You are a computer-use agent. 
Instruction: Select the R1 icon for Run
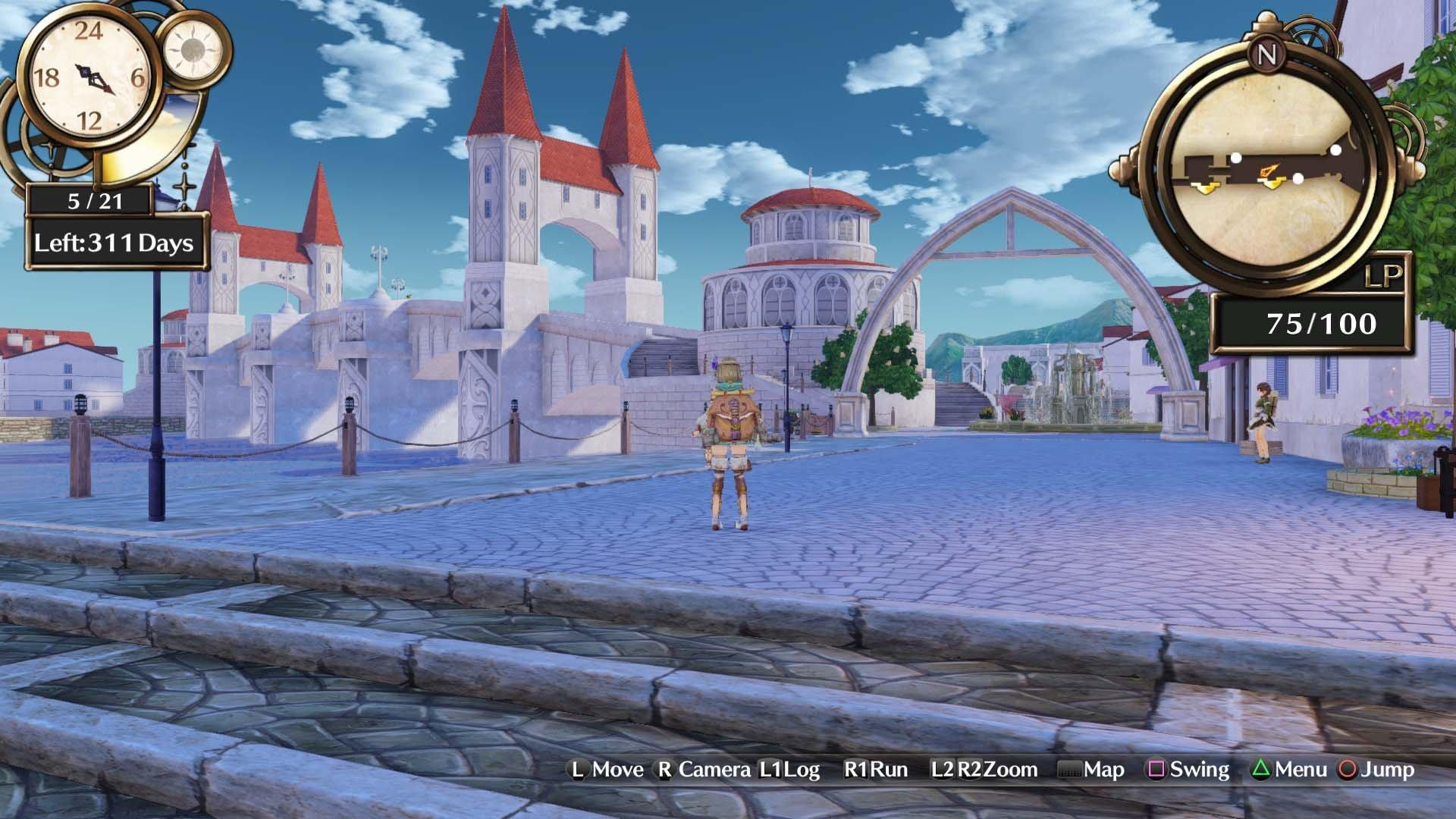click(x=856, y=769)
